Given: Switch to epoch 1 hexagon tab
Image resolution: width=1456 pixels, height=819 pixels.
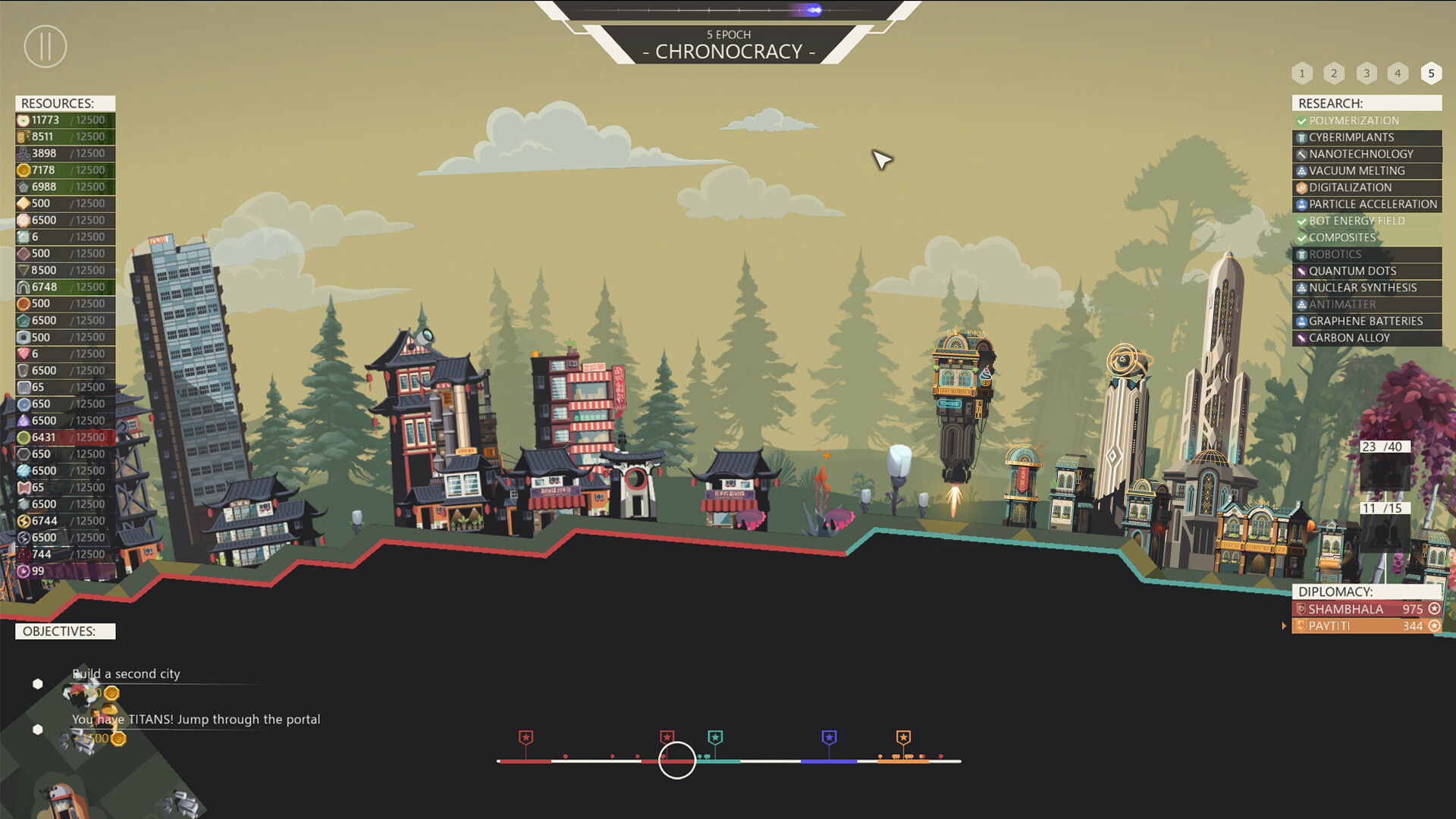Looking at the screenshot, I should [1302, 74].
